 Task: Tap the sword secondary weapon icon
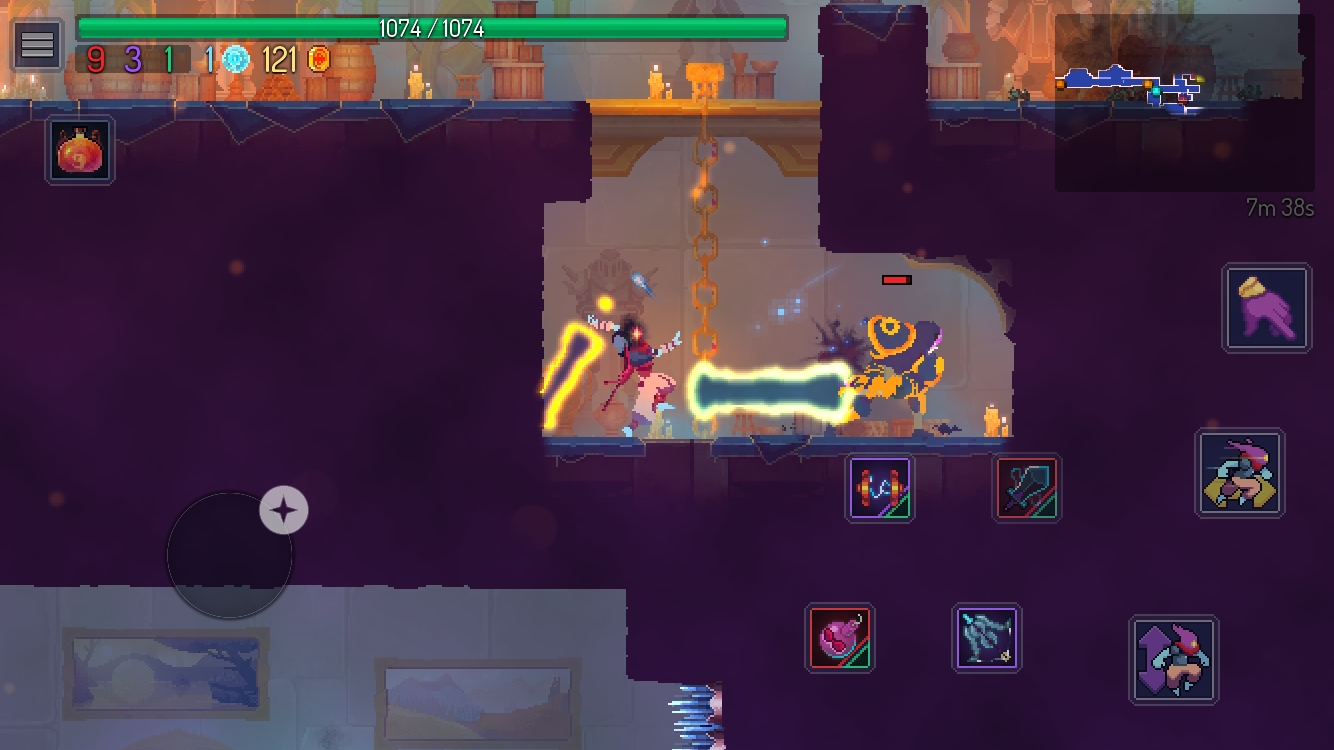click(1026, 489)
